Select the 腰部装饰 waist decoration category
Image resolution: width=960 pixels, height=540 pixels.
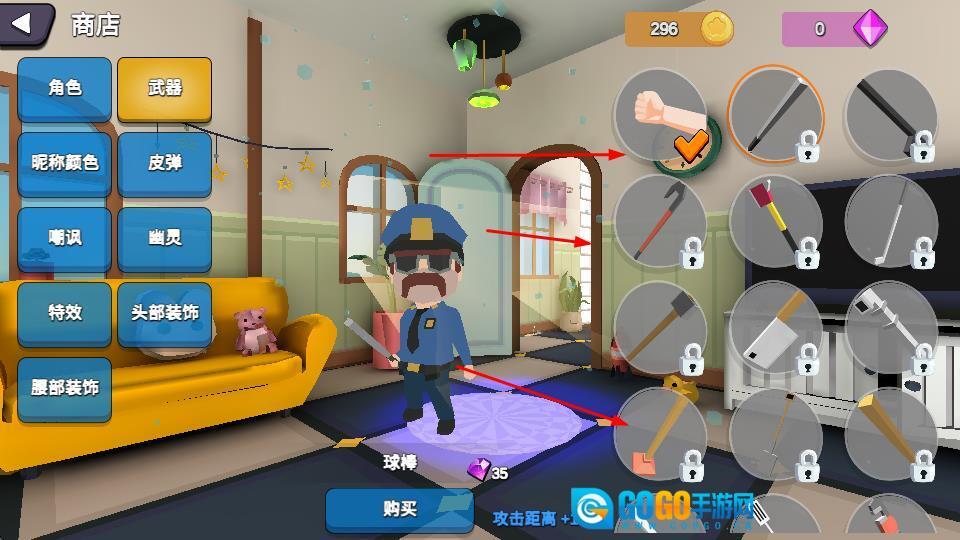point(64,388)
